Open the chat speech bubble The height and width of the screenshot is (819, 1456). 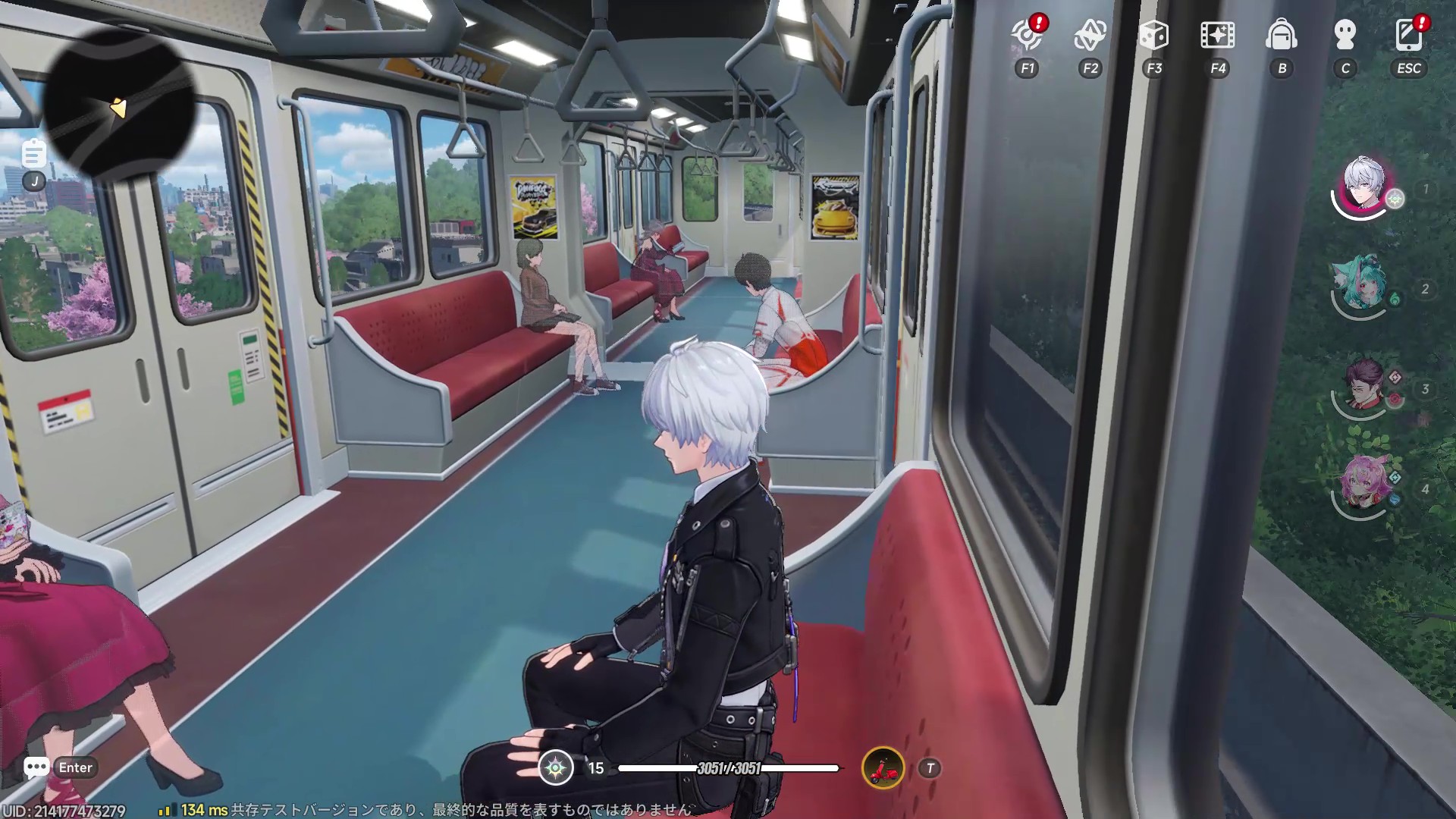[36, 767]
